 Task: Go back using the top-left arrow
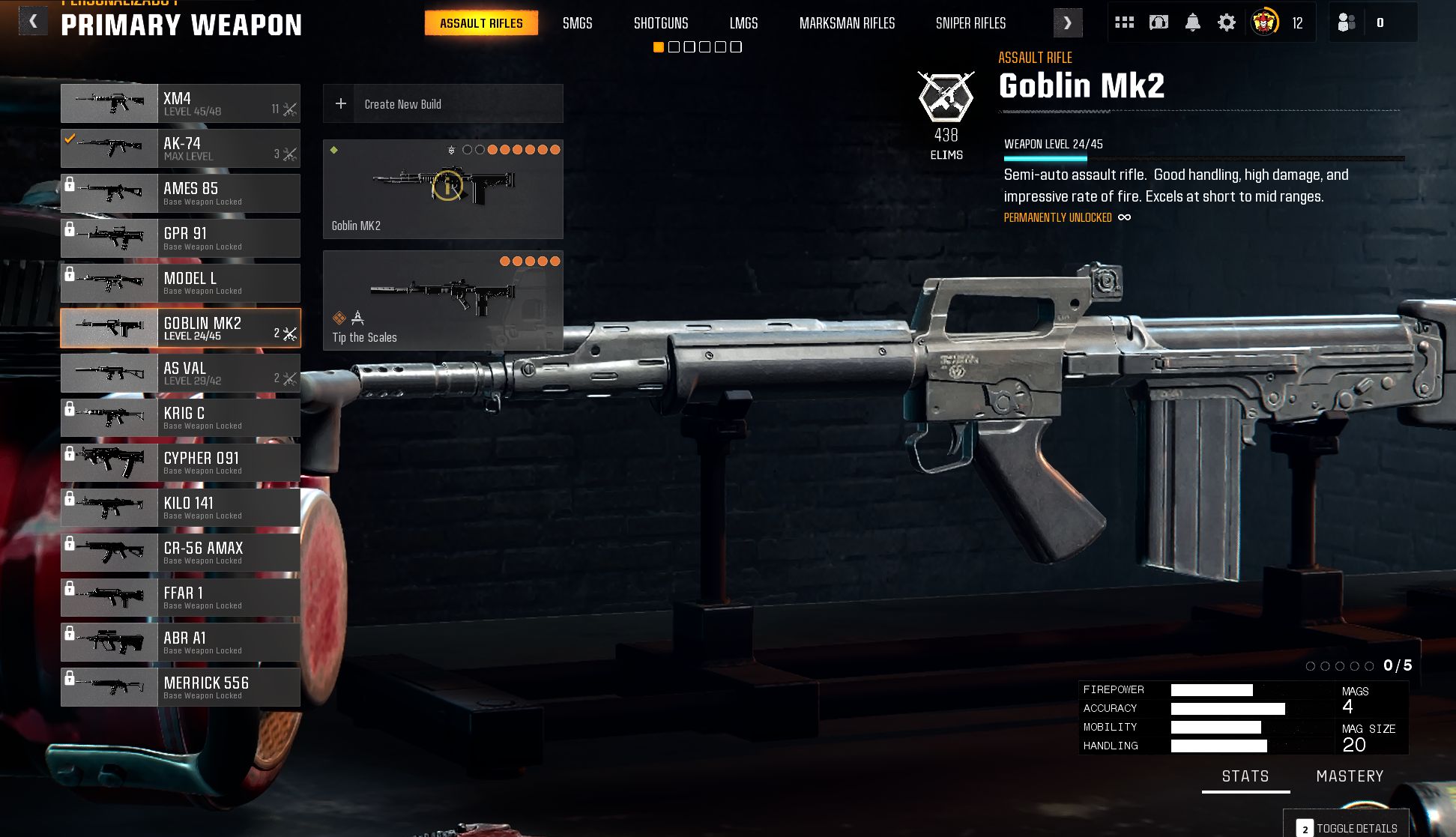[33, 22]
